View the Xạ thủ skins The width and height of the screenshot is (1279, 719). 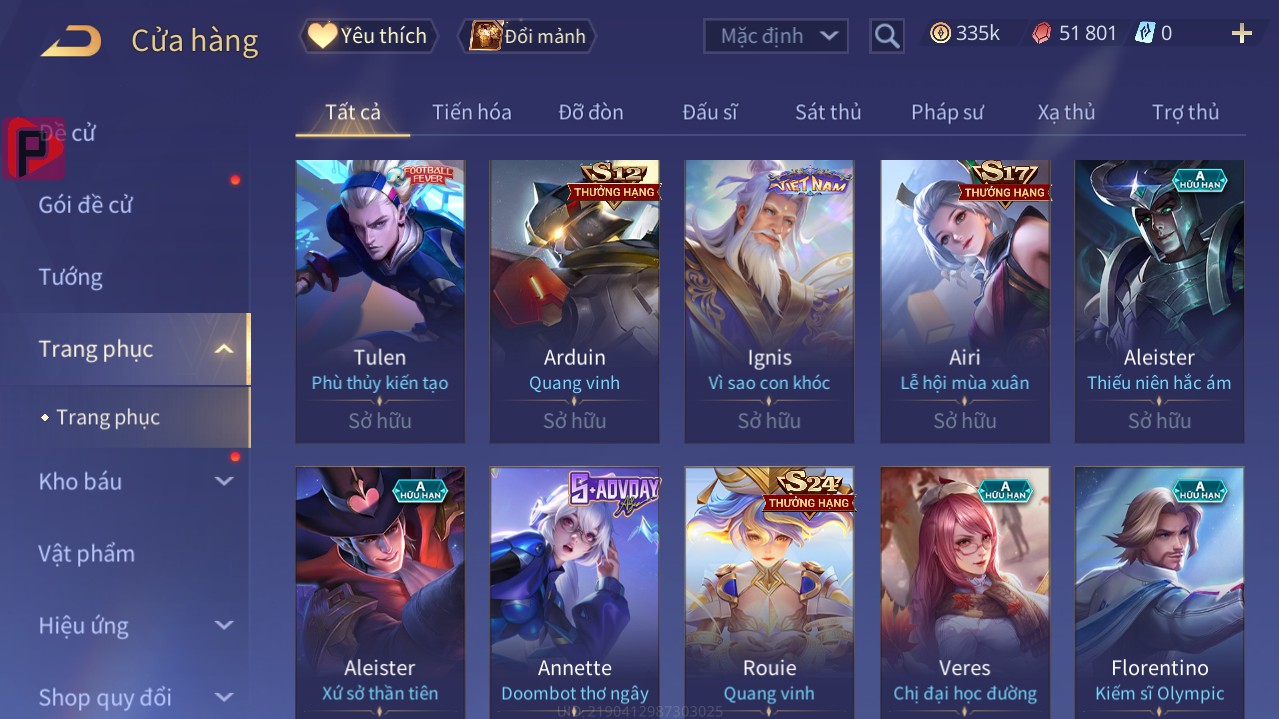coord(1066,112)
